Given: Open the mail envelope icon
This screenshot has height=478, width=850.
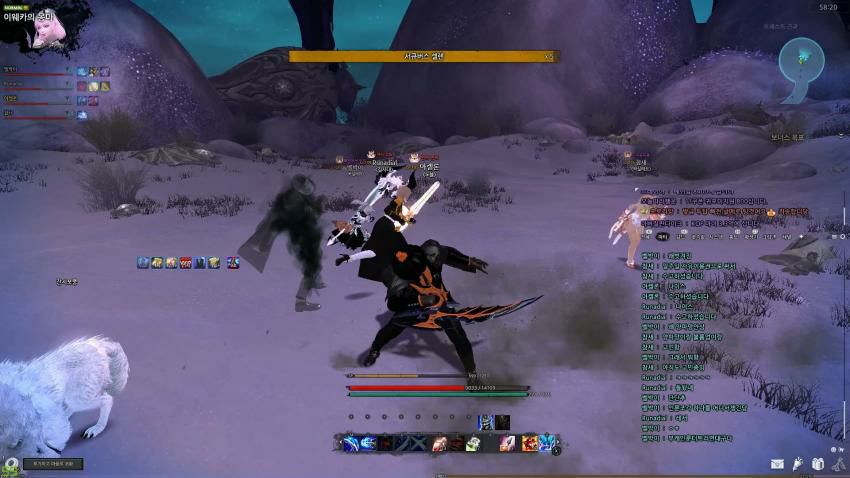Looking at the screenshot, I should coord(777,463).
